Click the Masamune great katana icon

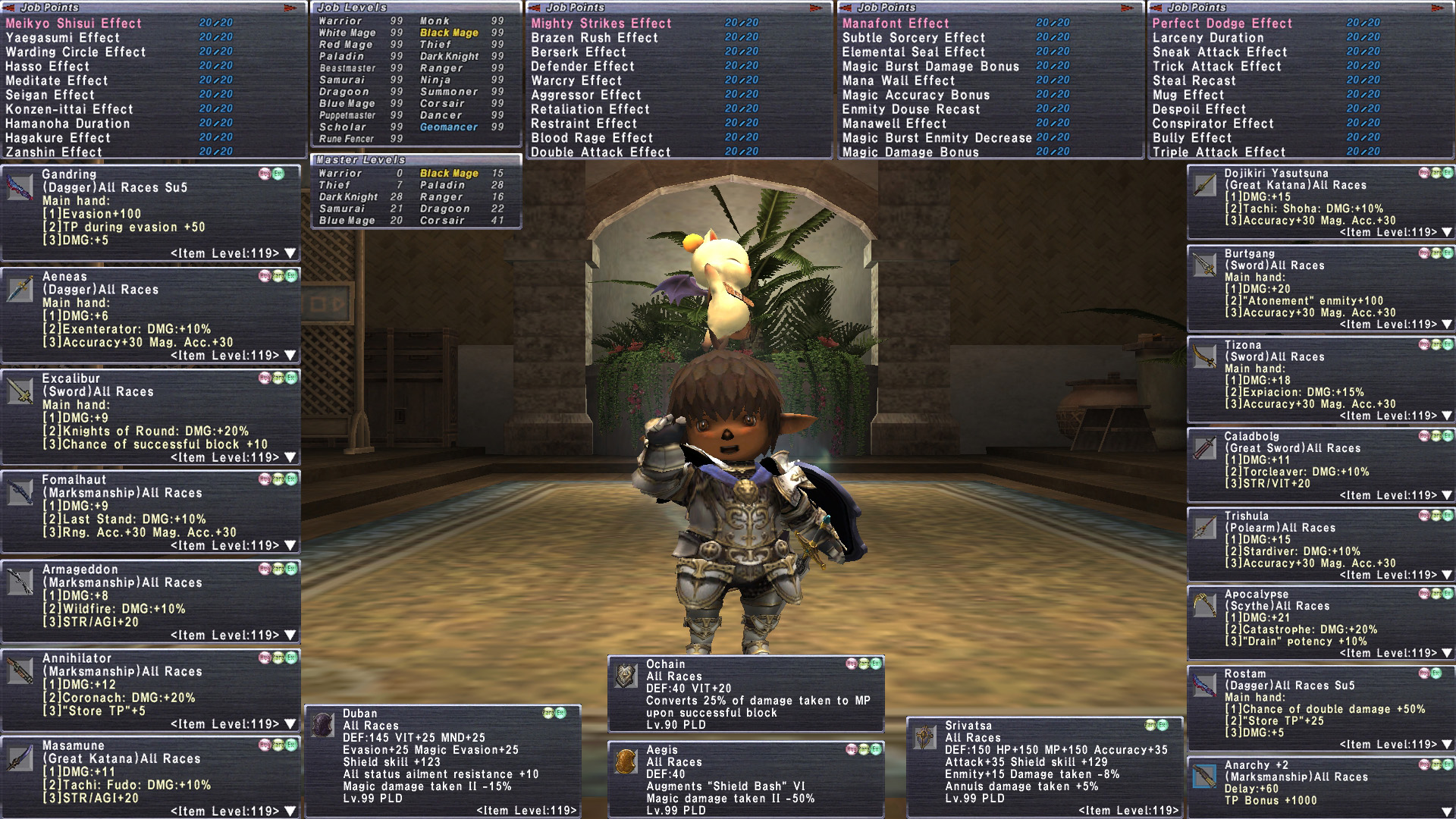pyautogui.click(x=20, y=758)
